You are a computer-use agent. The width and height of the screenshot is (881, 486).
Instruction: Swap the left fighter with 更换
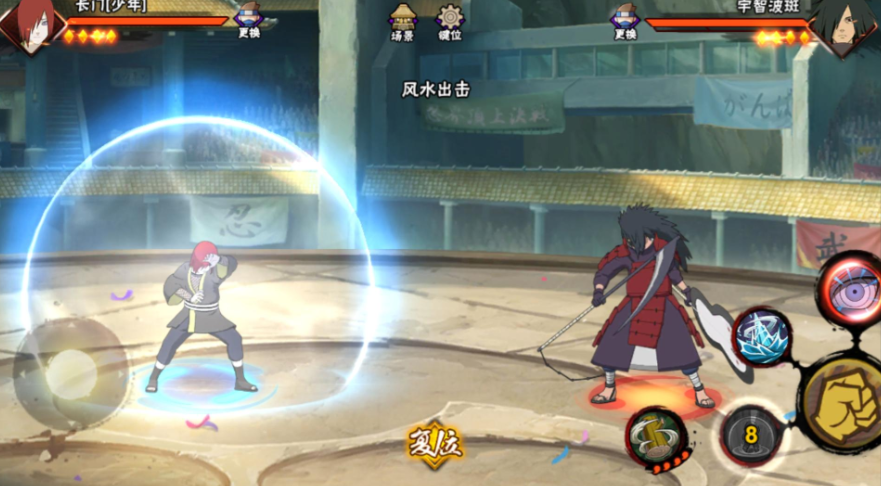(x=248, y=19)
